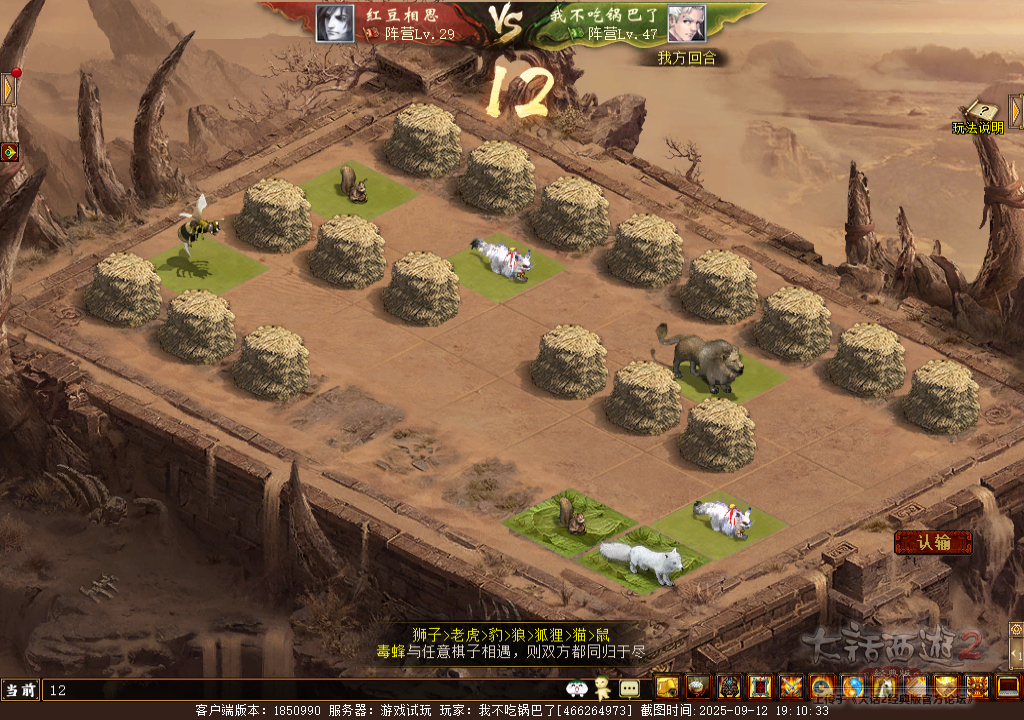Open the gingerbread doll emote icon
This screenshot has height=720, width=1024.
601,688
